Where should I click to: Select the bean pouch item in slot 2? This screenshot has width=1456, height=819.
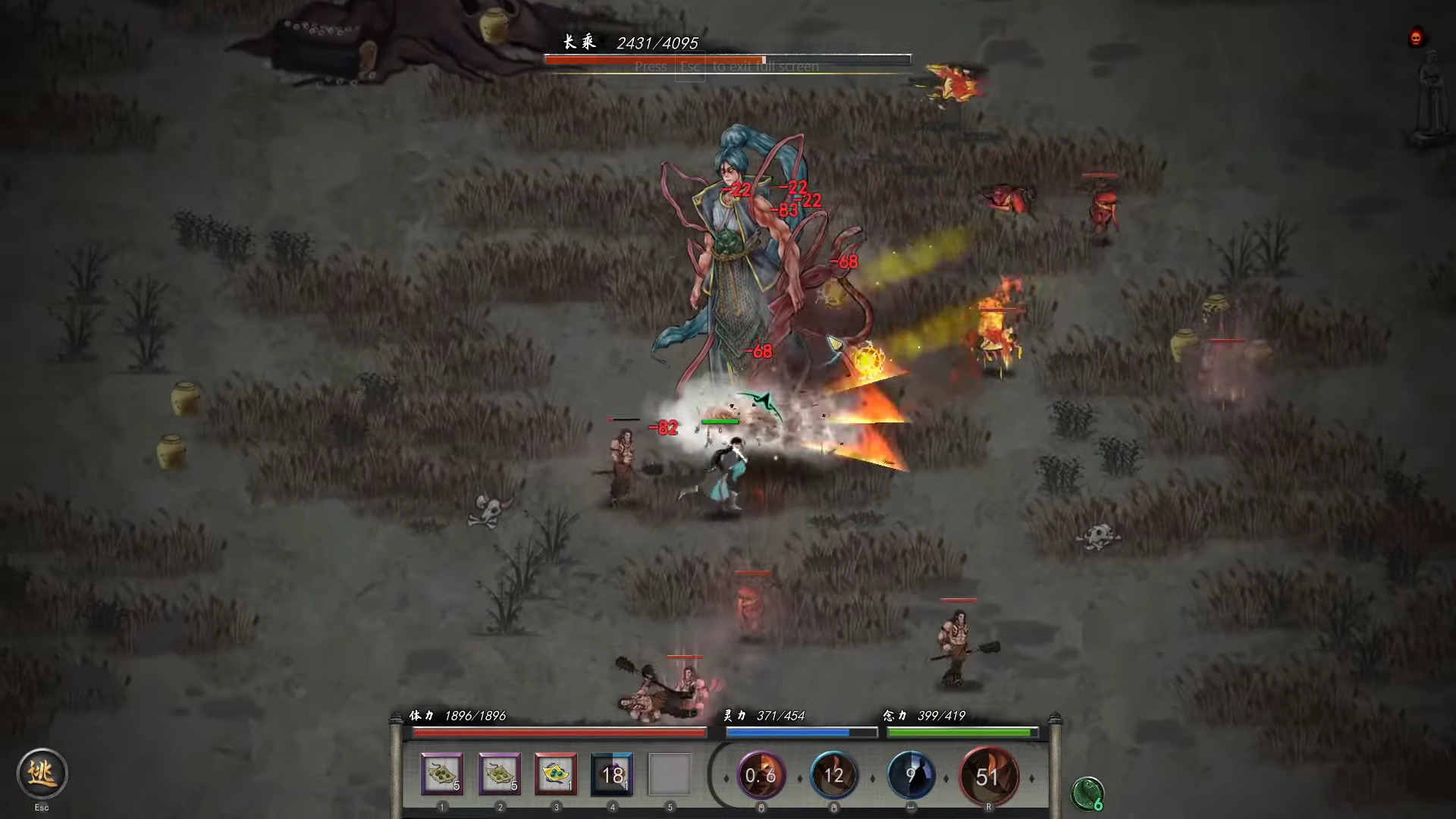pyautogui.click(x=498, y=773)
